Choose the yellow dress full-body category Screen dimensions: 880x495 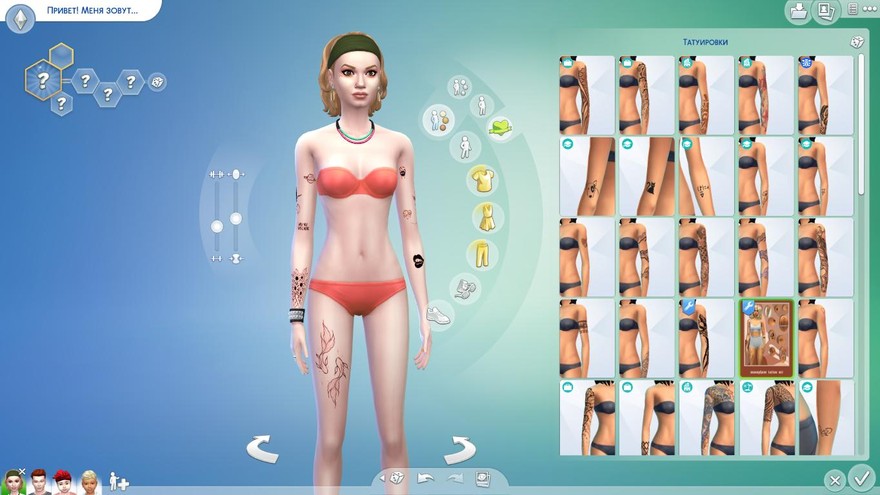[485, 217]
